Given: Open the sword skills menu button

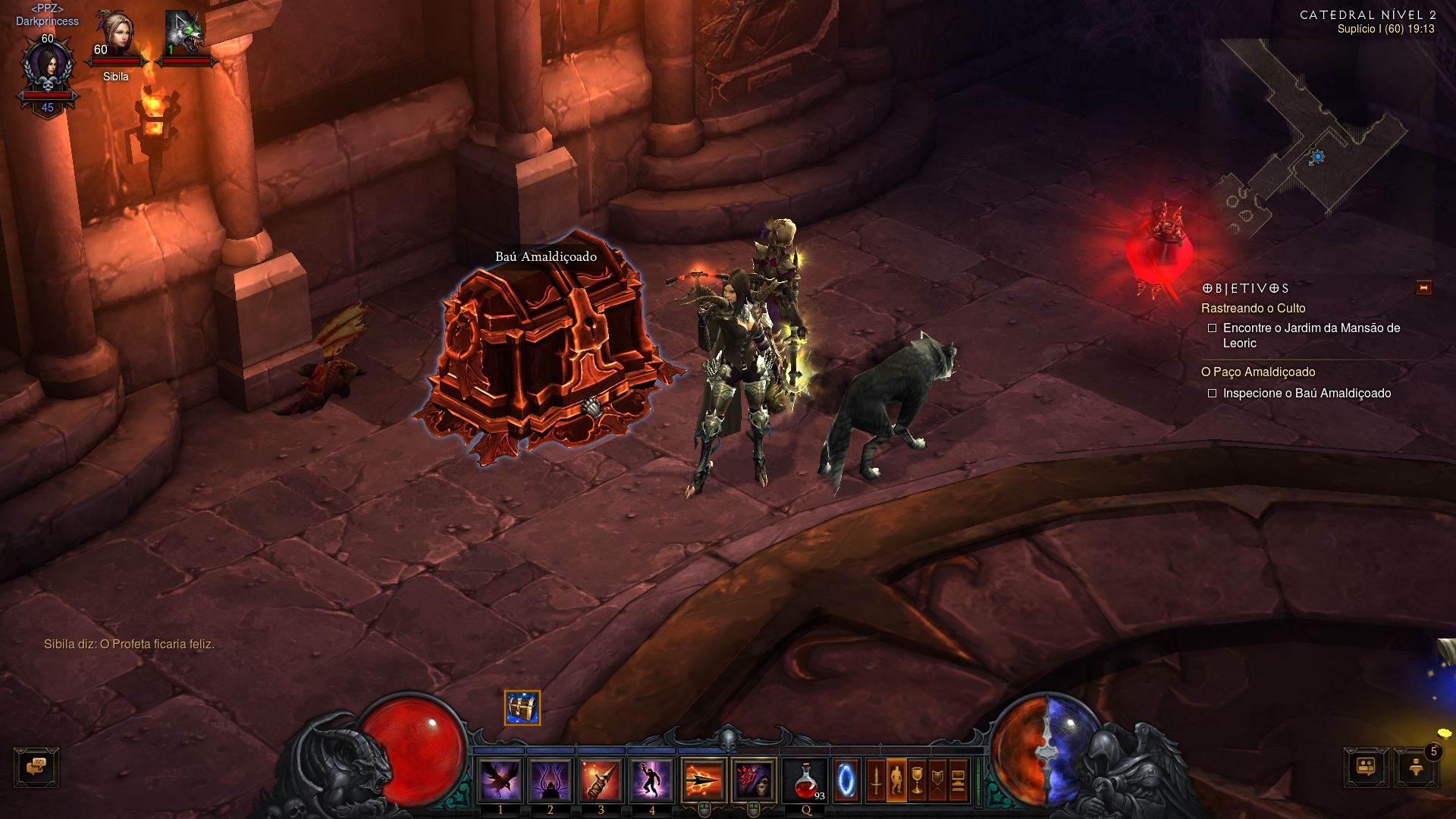Looking at the screenshot, I should click(876, 780).
